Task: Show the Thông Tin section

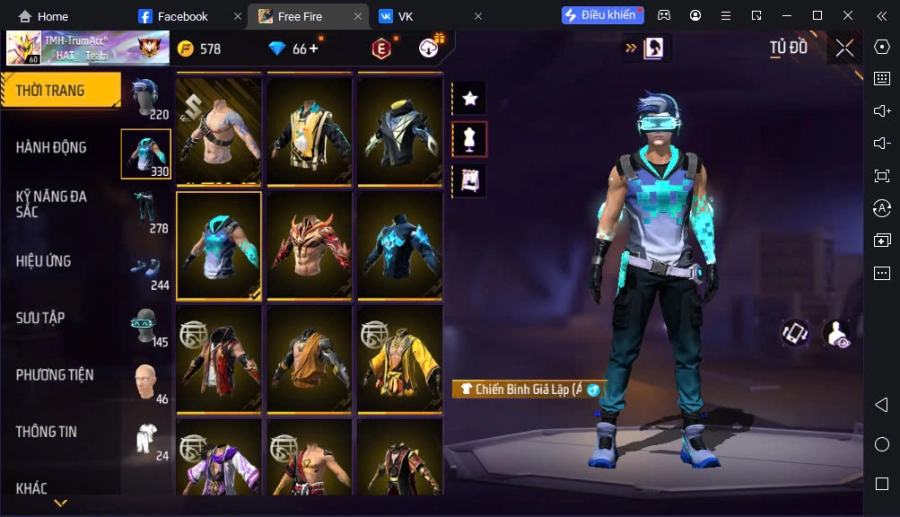Action: pos(47,432)
